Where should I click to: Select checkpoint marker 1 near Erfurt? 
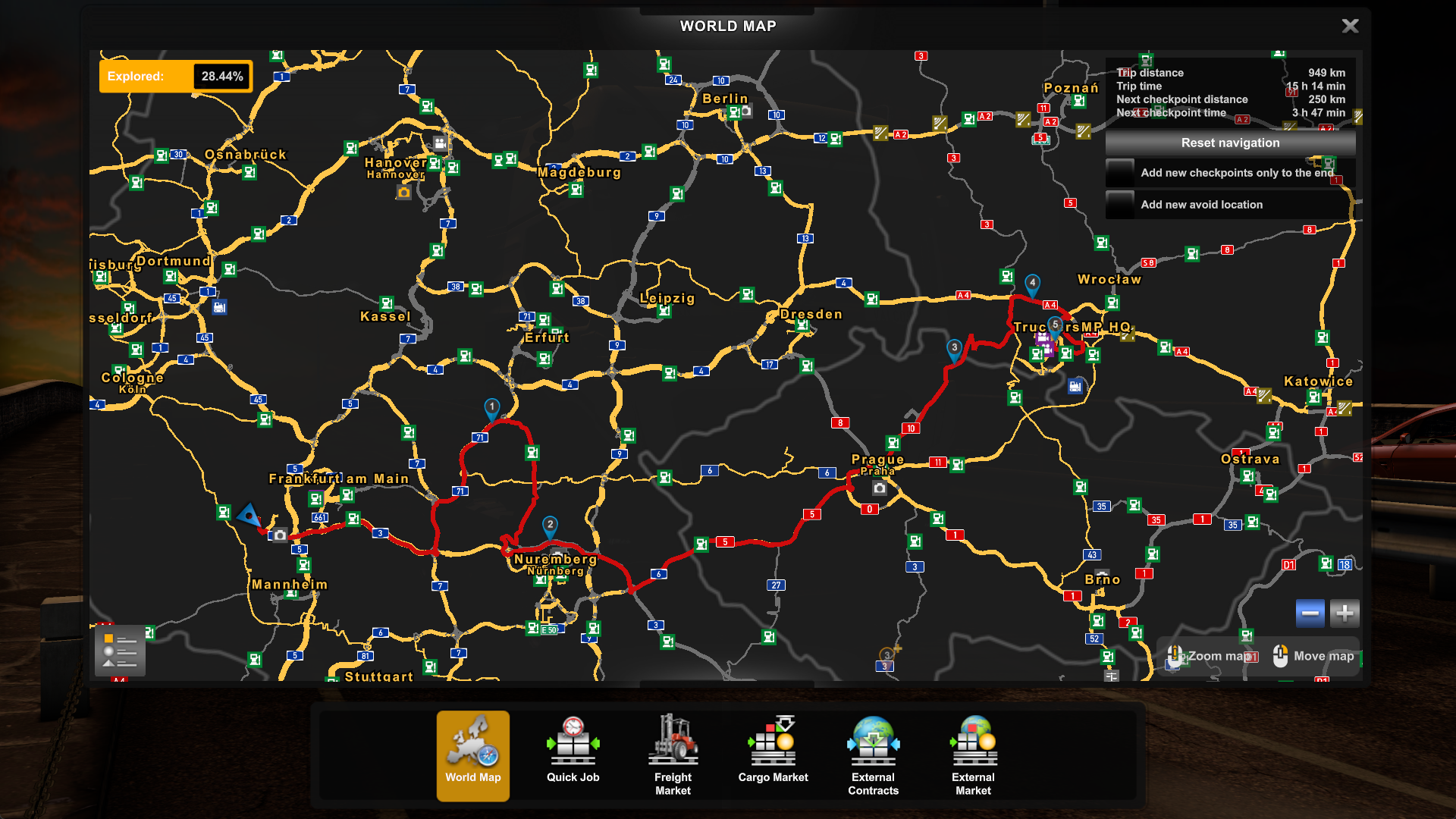[491, 407]
